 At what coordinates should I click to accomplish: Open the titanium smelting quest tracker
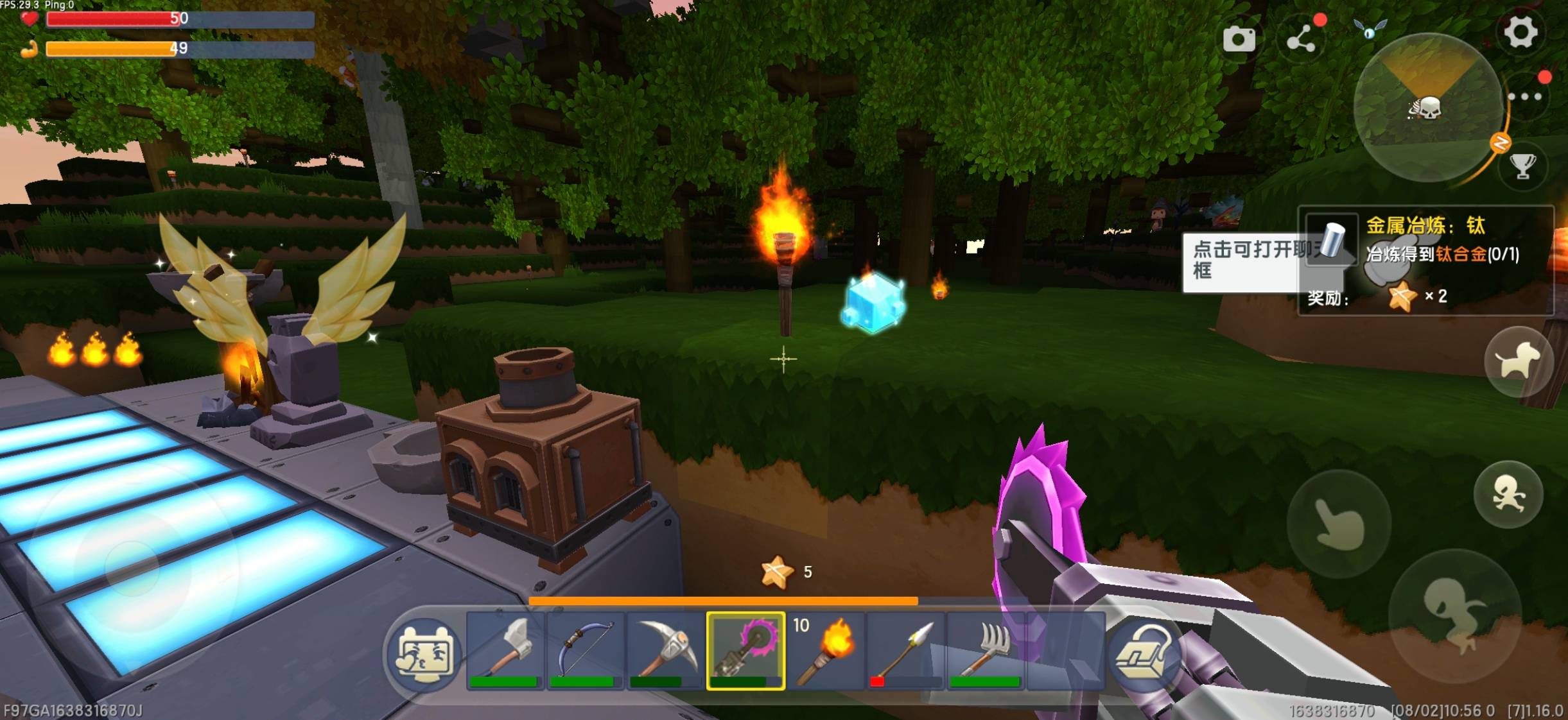point(1426,260)
